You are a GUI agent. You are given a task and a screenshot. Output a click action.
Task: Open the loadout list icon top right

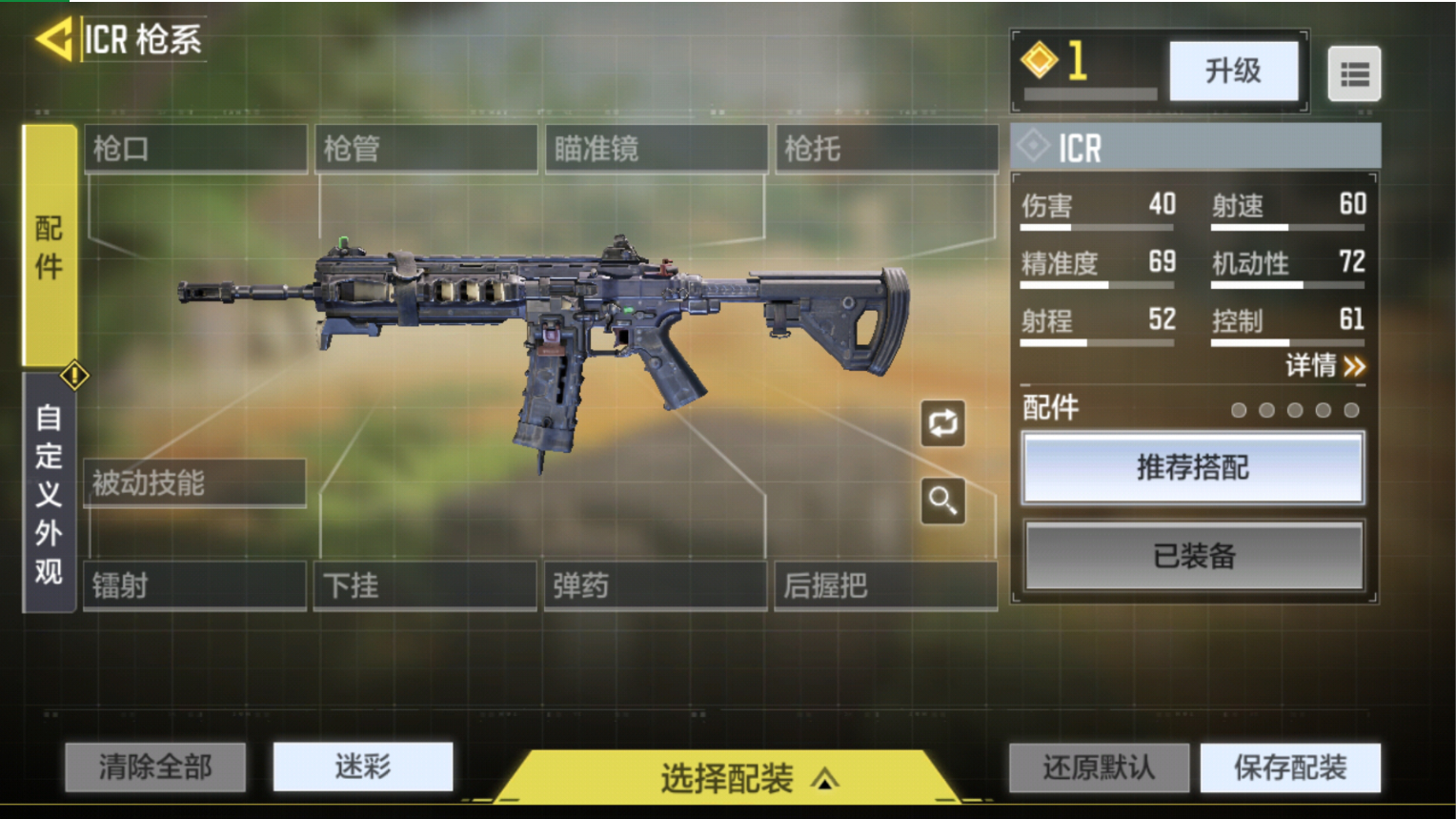(1354, 72)
